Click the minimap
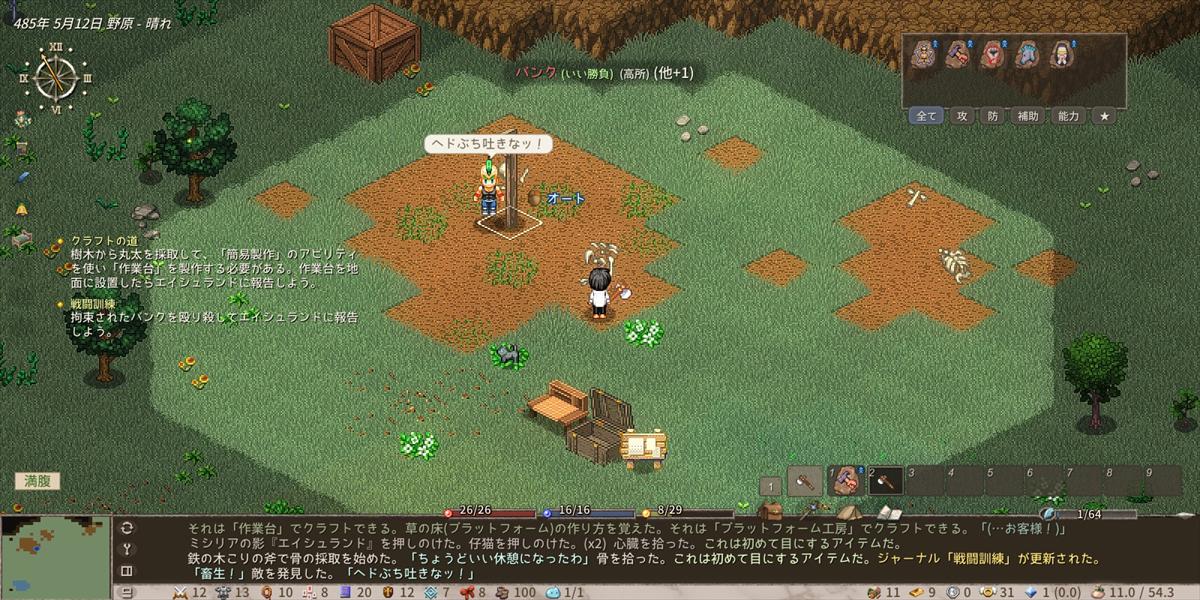Viewport: 1200px width, 600px height. tap(55, 550)
